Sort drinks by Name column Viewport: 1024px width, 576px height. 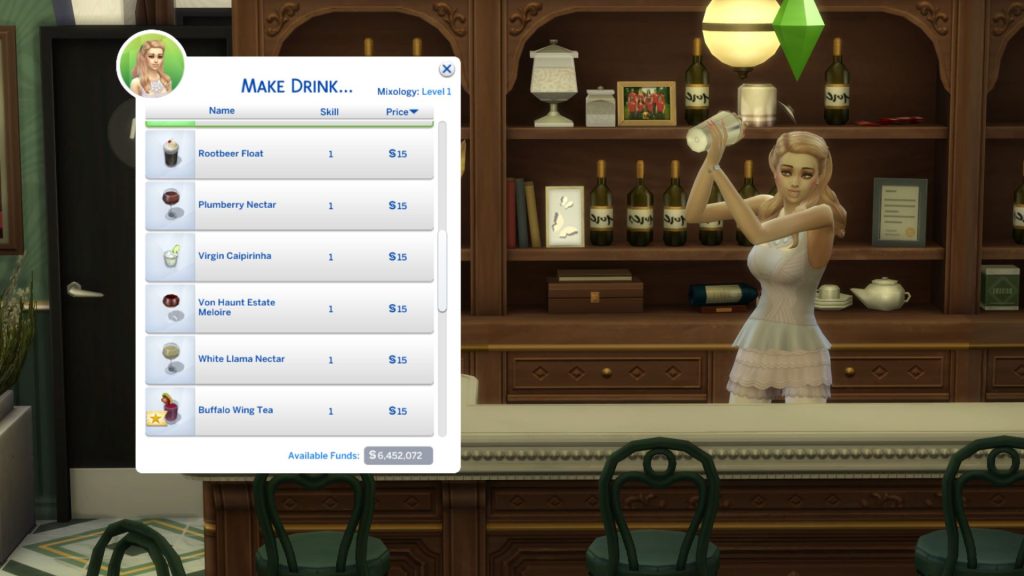pos(222,112)
